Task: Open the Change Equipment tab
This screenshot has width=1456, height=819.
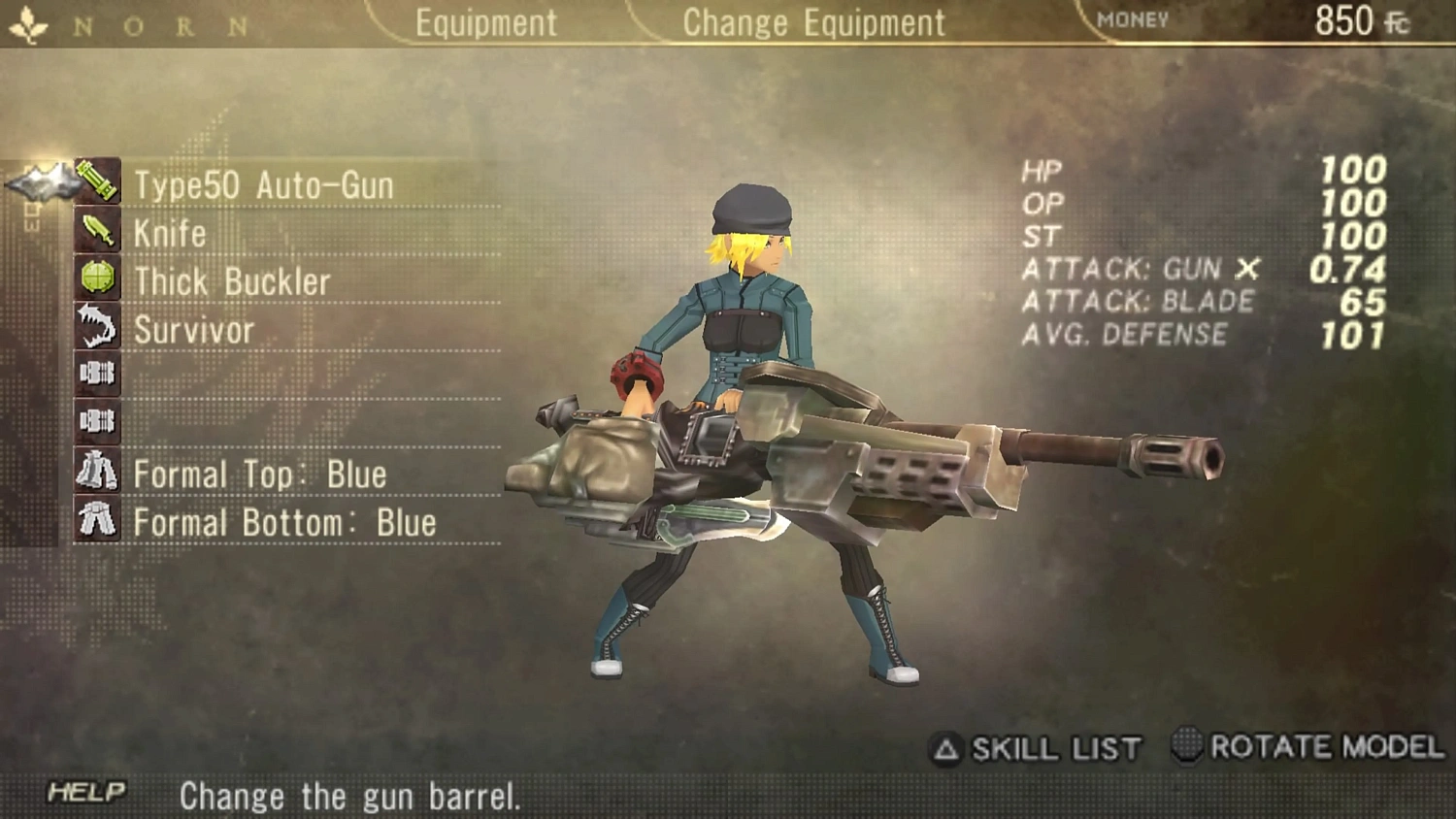Action: point(813,22)
